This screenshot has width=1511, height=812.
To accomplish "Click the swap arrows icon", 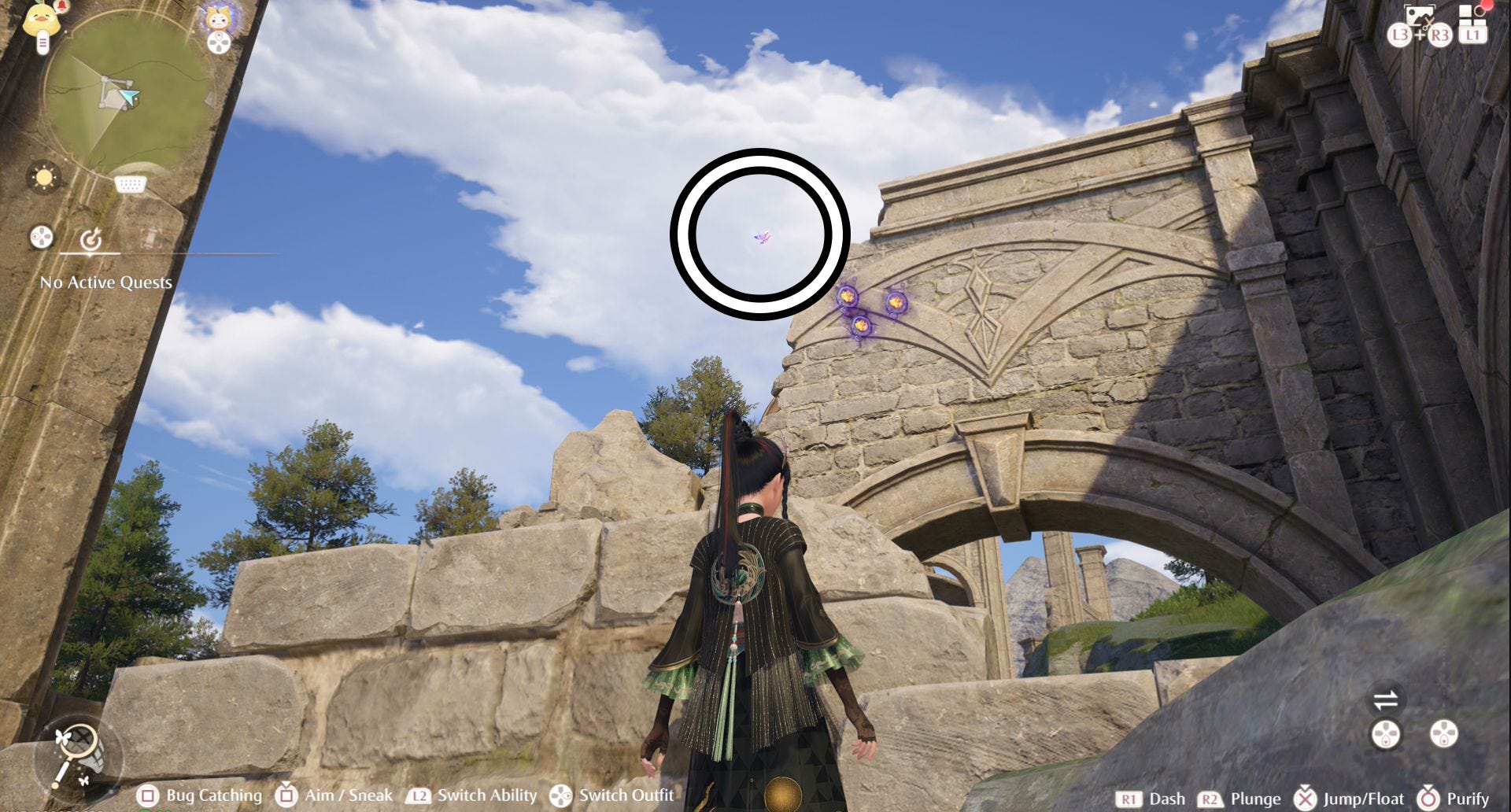I will pos(1385,699).
